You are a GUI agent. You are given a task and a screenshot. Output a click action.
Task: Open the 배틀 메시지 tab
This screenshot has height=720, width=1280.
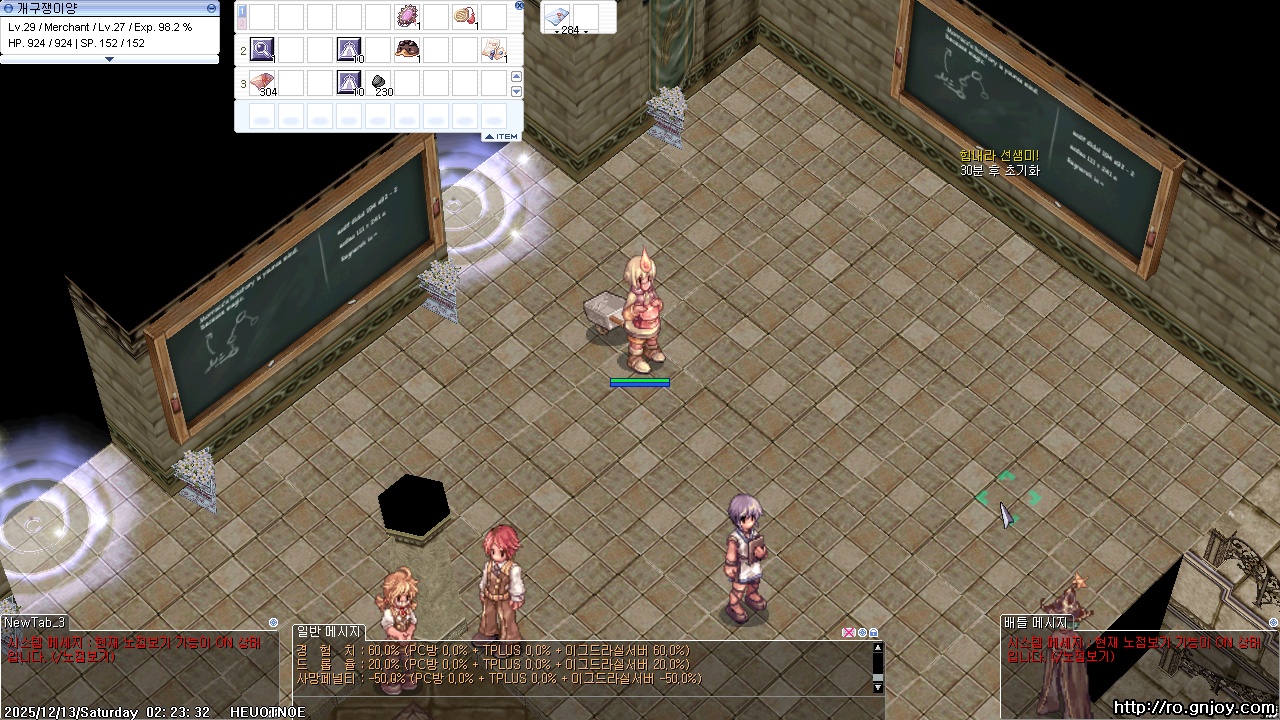click(1035, 623)
